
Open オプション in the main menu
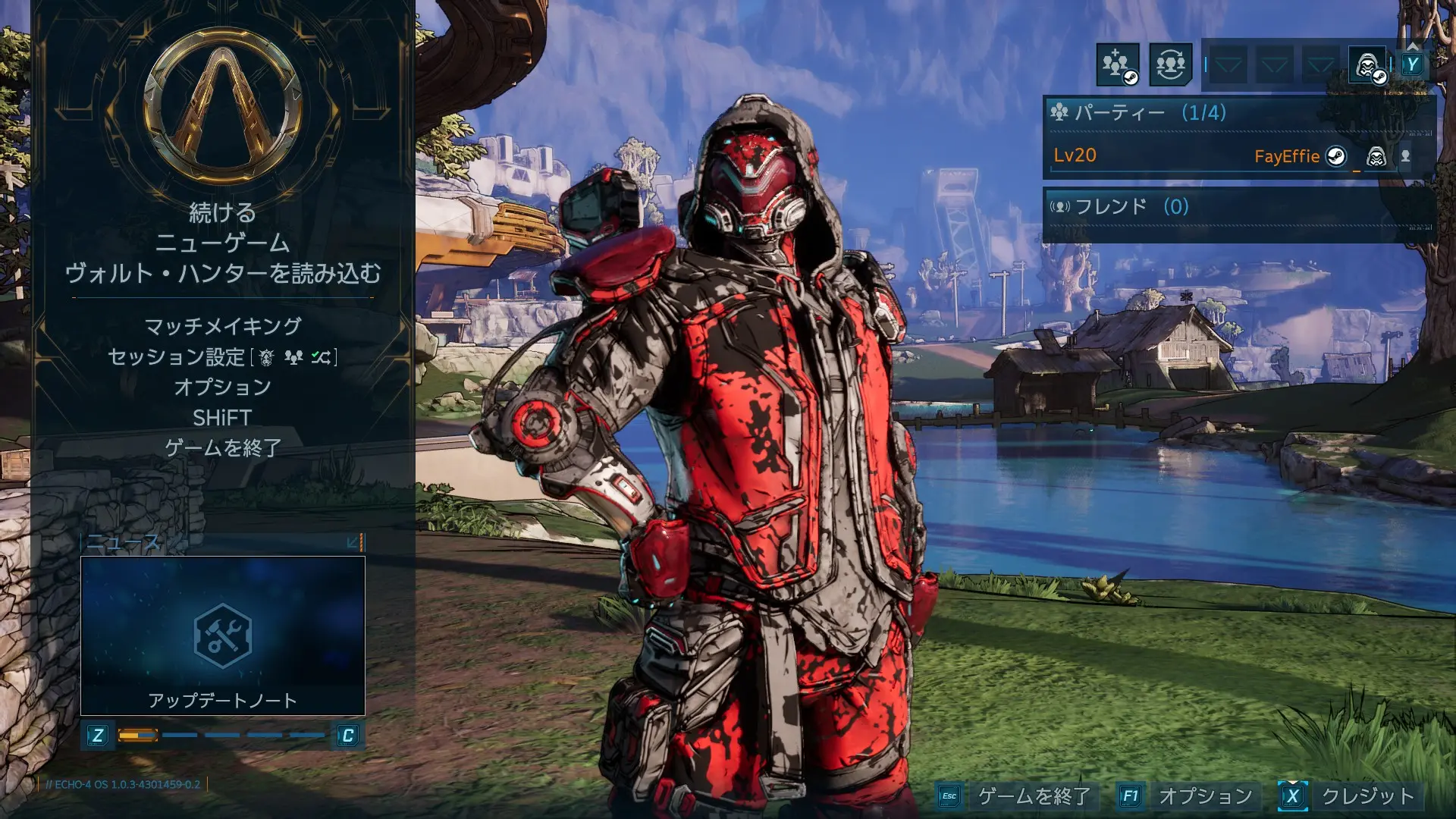222,388
